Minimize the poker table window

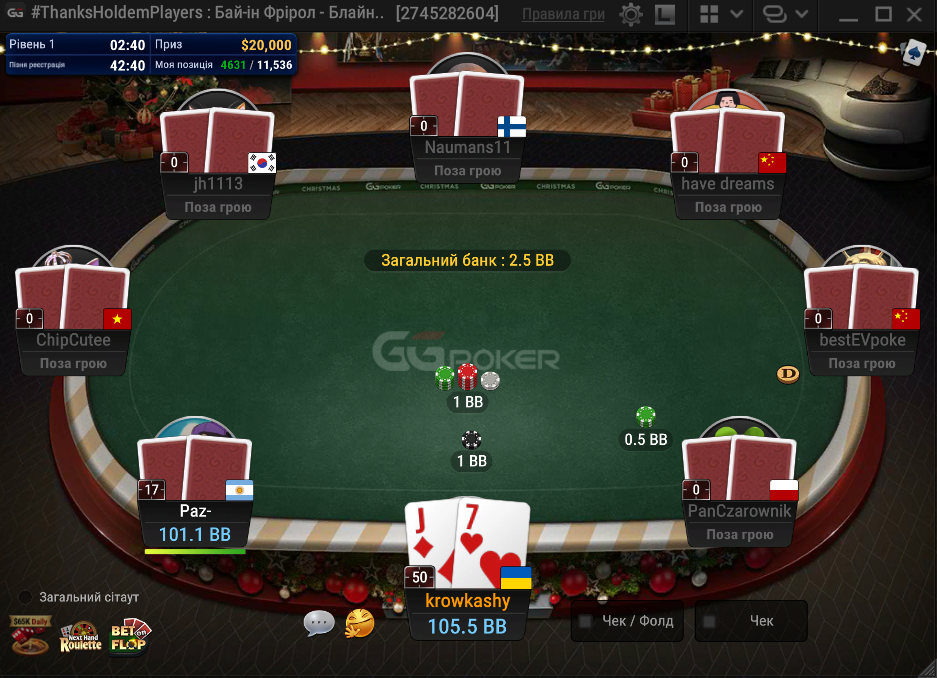(847, 14)
